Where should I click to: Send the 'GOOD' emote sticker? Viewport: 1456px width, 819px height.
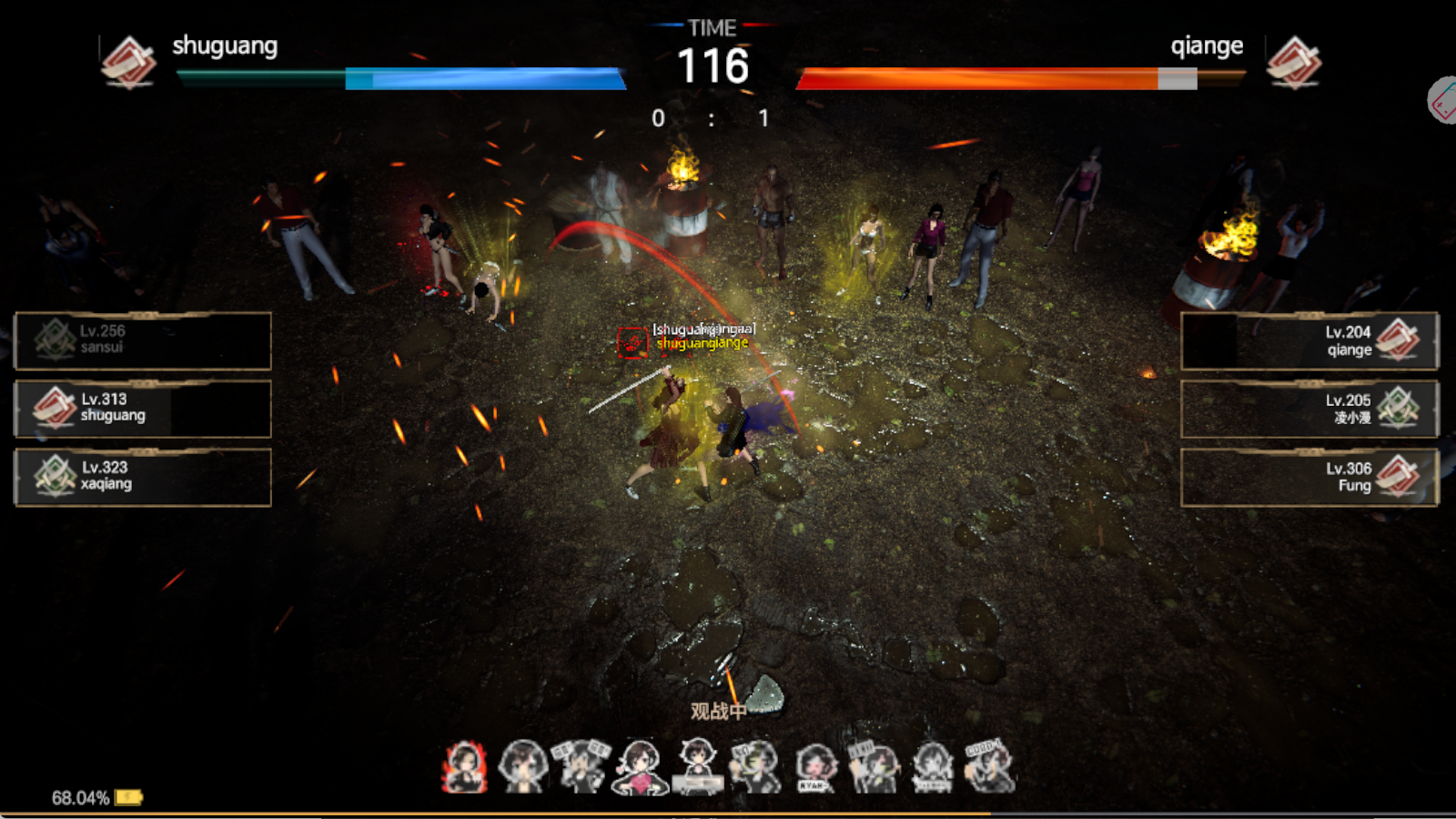[x=988, y=767]
